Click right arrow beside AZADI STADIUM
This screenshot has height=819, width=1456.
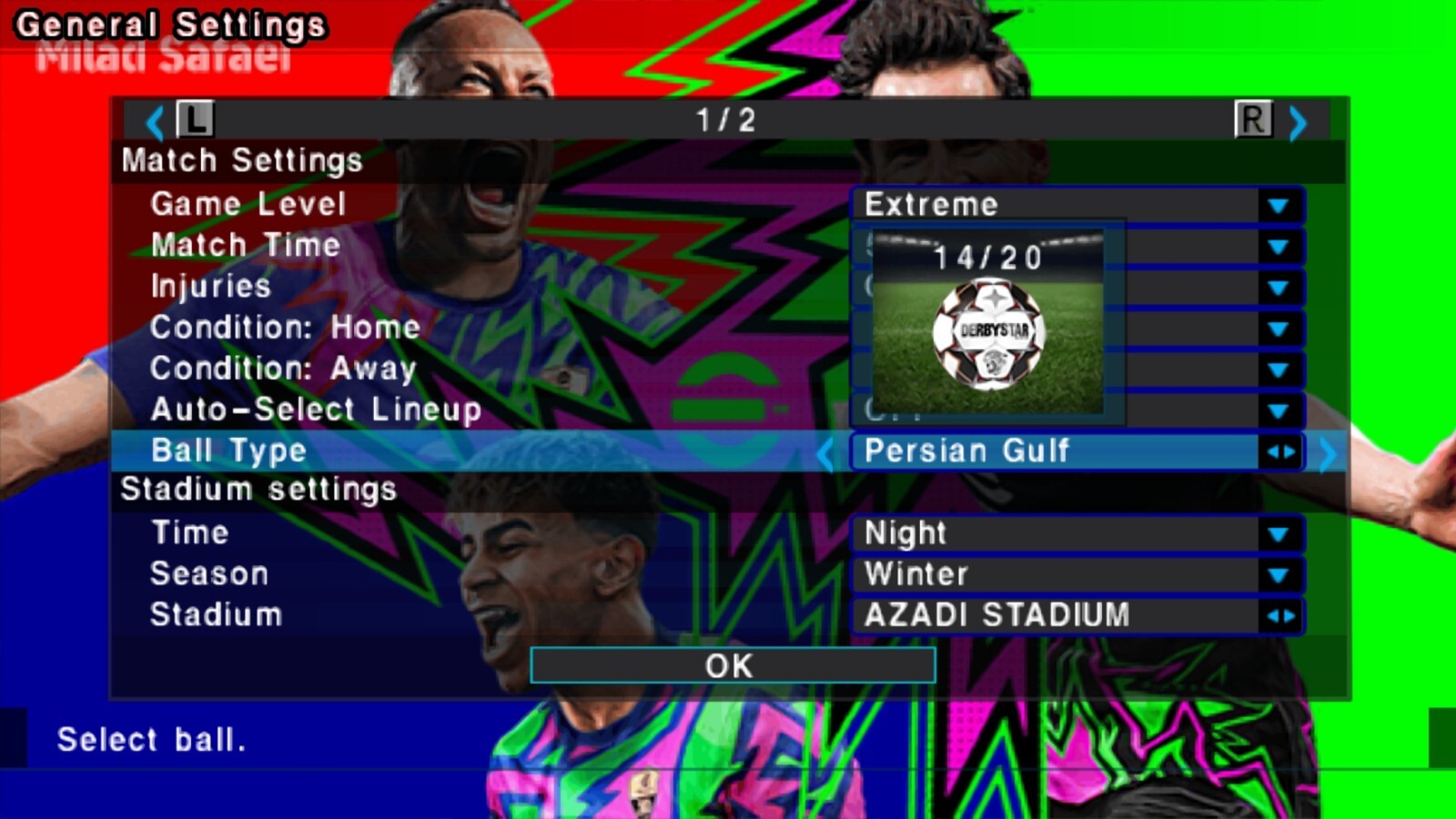1289,616
